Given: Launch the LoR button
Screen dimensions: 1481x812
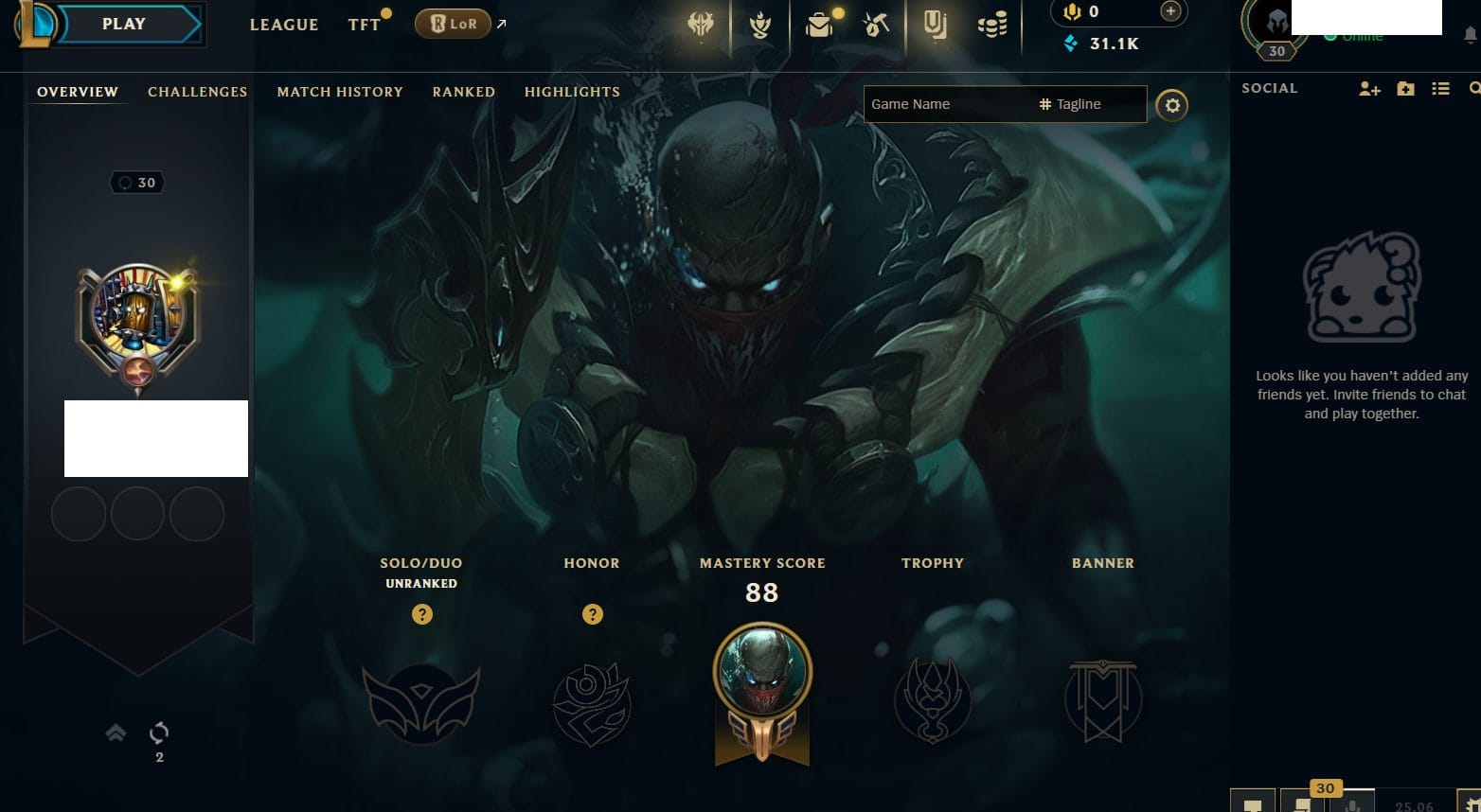Looking at the screenshot, I should pyautogui.click(x=454, y=24).
